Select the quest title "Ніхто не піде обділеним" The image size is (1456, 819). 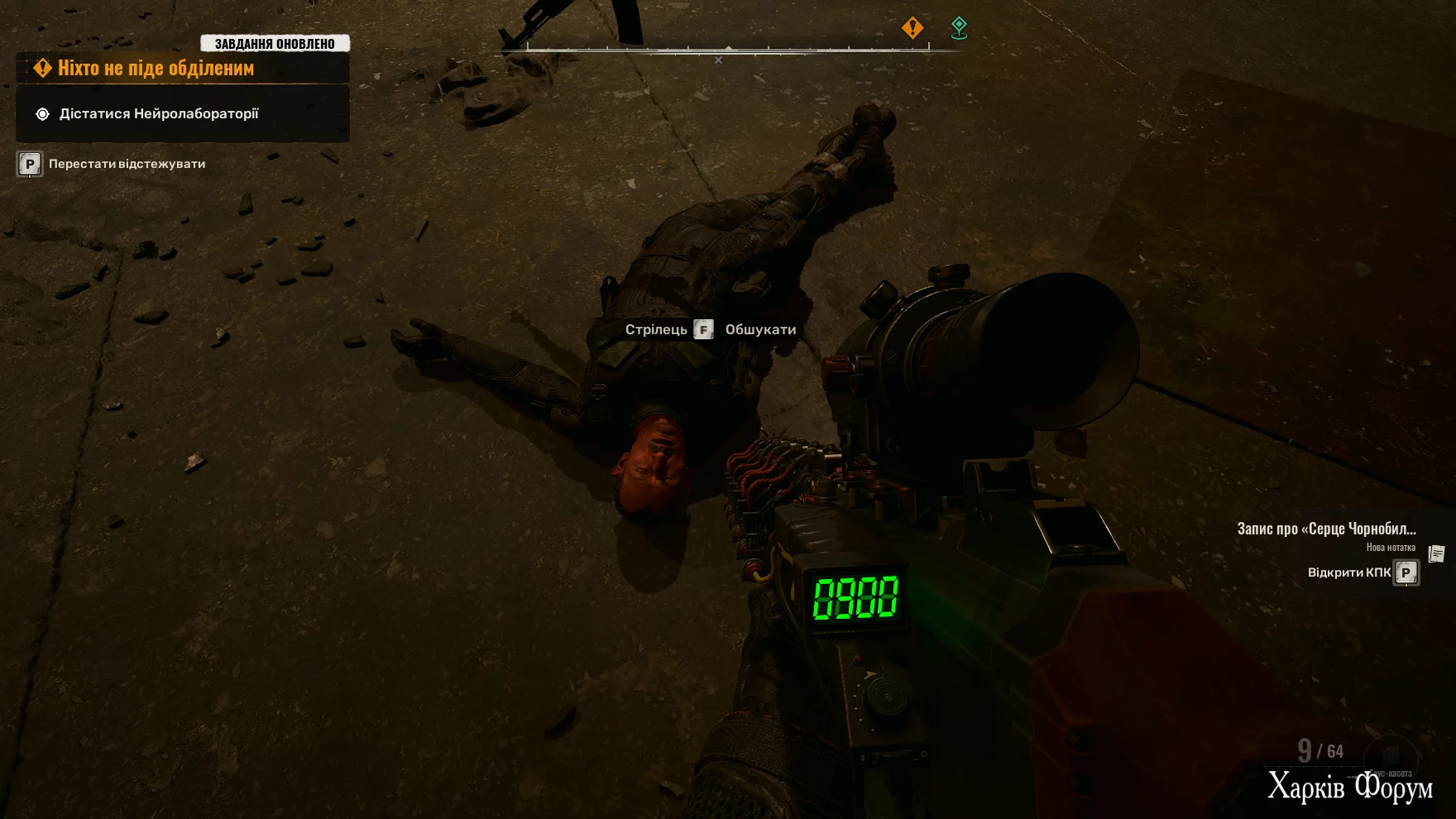click(x=156, y=69)
